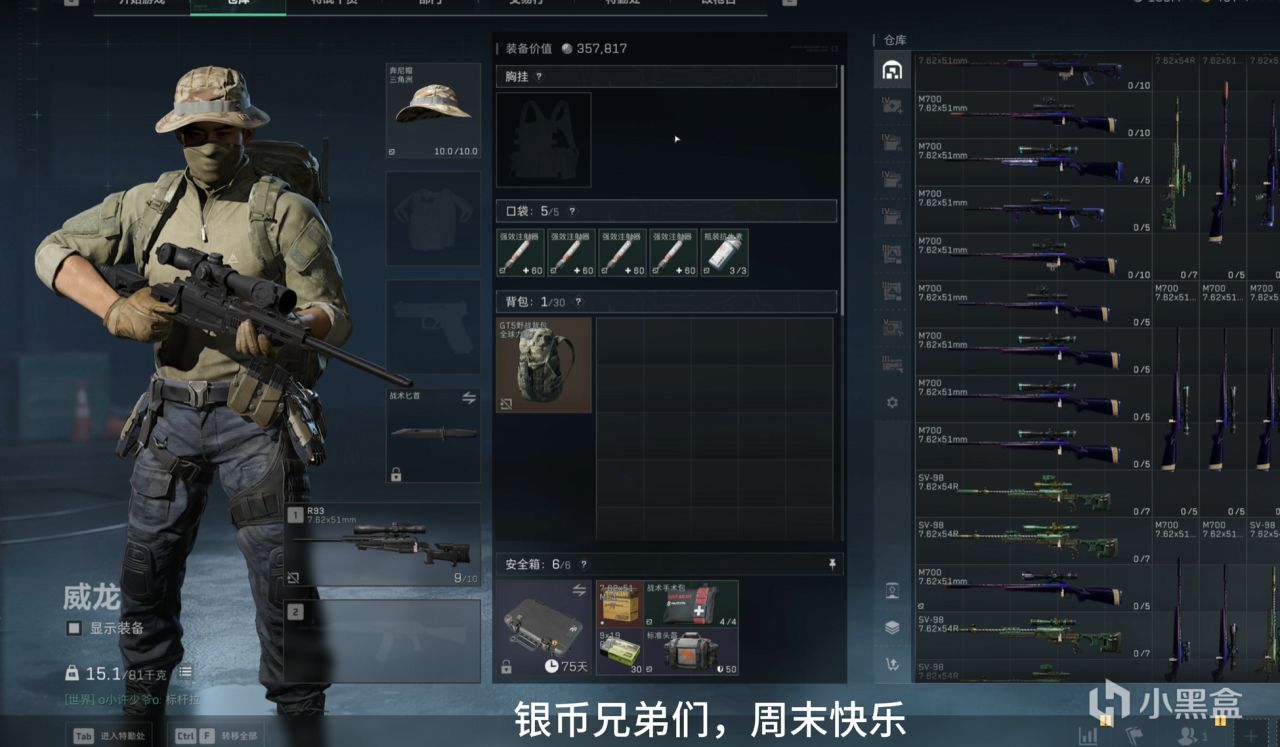Click the 进入特勤处 button
The image size is (1280, 747).
pos(109,736)
